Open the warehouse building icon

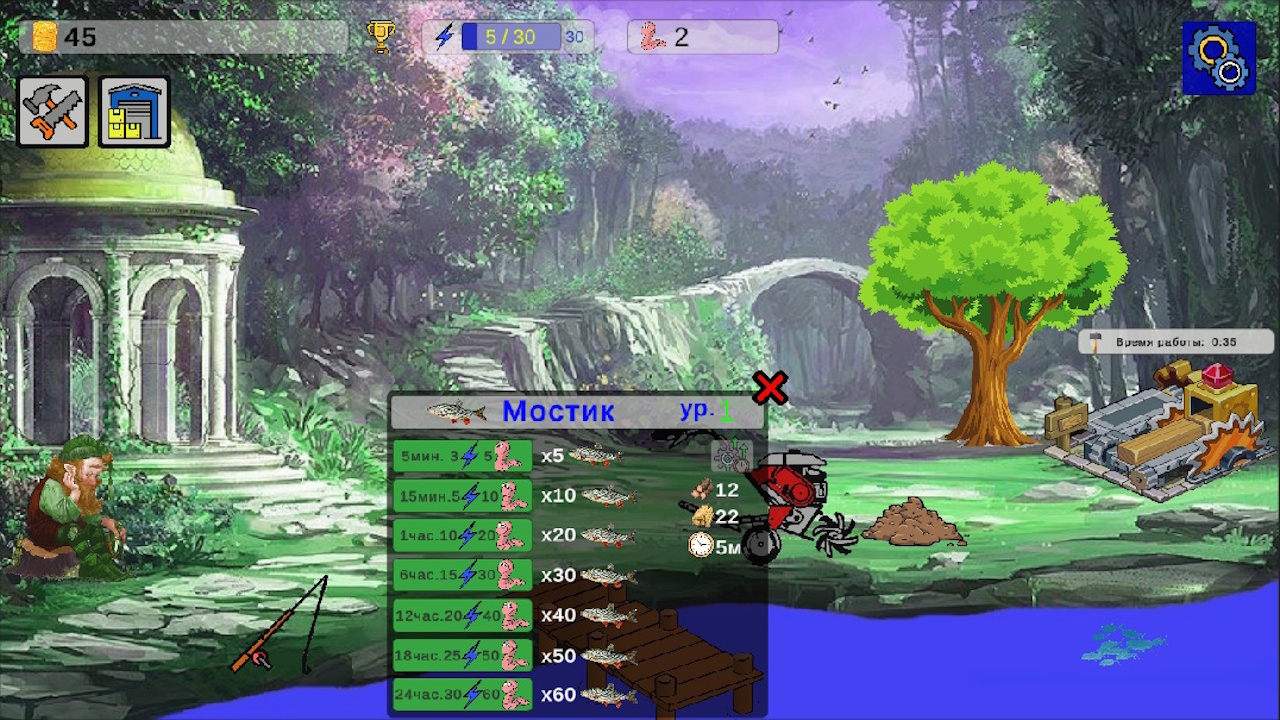133,110
